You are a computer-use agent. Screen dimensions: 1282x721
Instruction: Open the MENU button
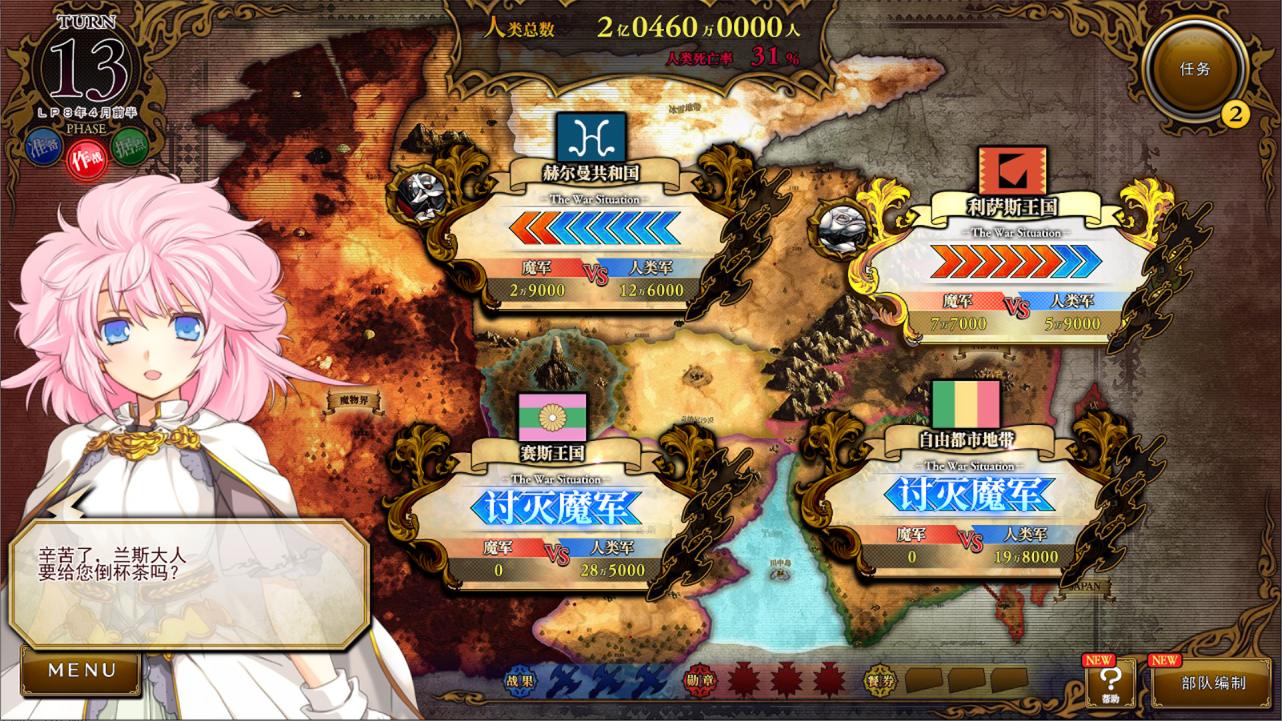81,671
